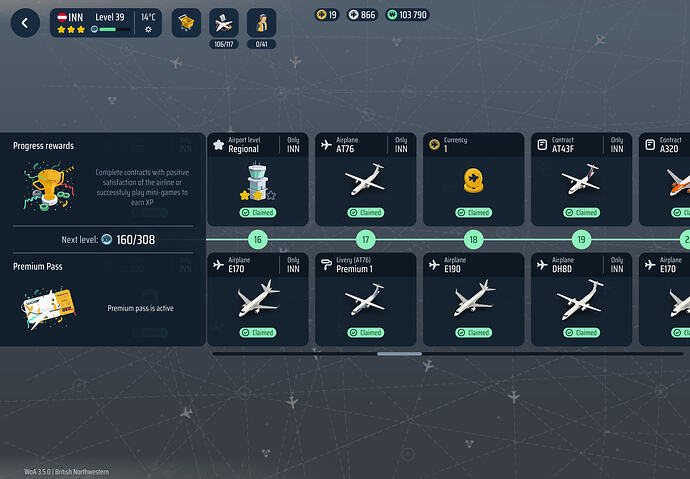Click the horizontal rewards scrollbar handle
The image size is (690, 479).
[399, 353]
